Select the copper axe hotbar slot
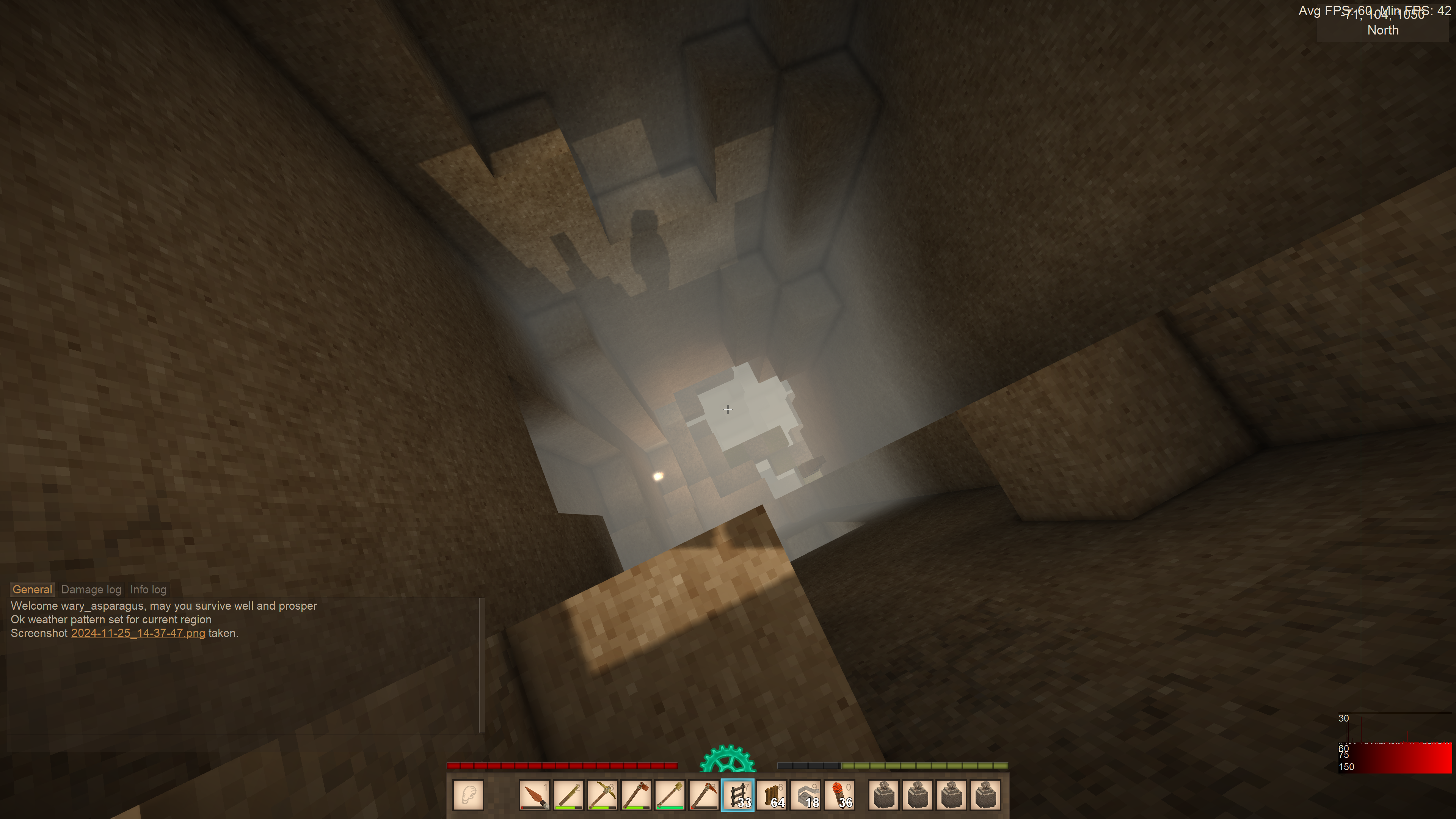Image resolution: width=1456 pixels, height=819 pixels. [636, 795]
